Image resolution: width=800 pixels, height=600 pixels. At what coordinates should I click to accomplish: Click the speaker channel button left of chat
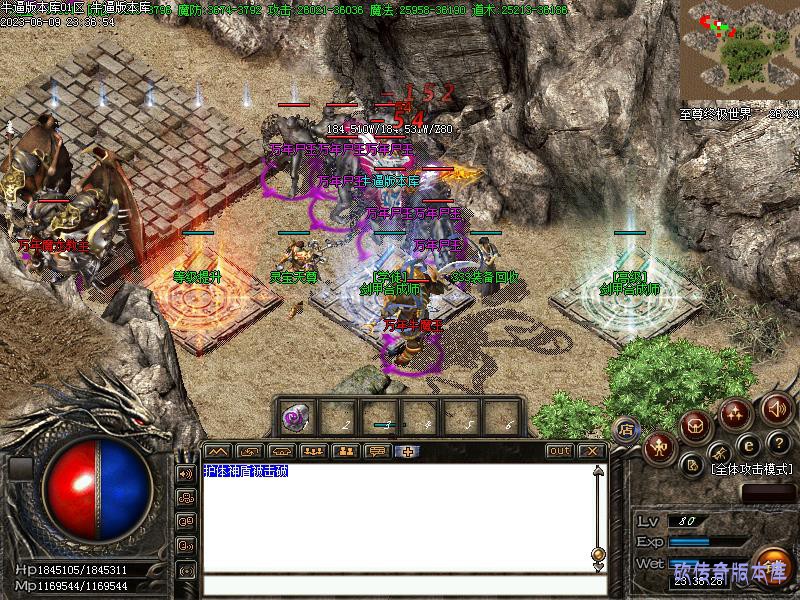[x=185, y=473]
